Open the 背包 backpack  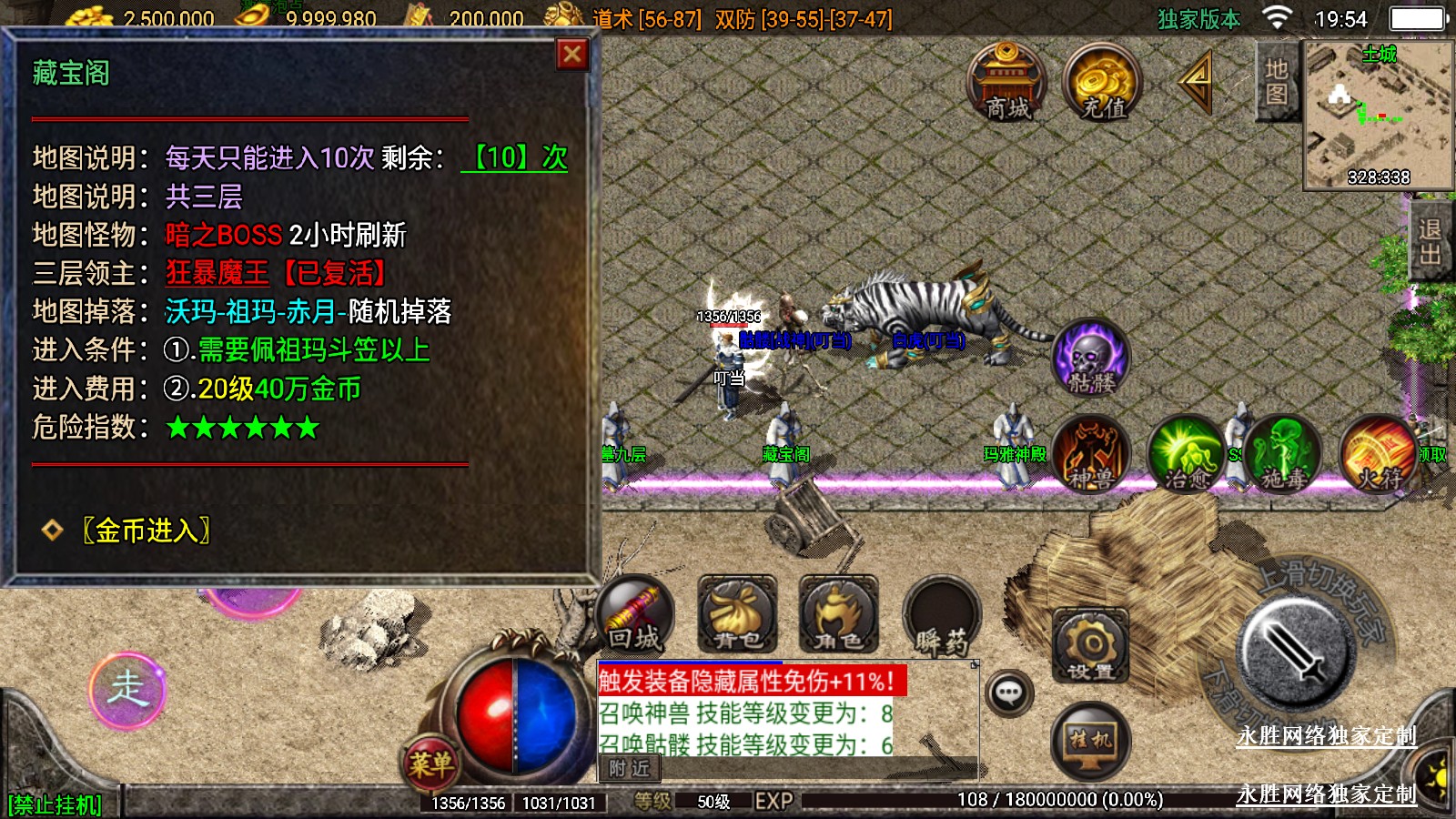coord(737,616)
